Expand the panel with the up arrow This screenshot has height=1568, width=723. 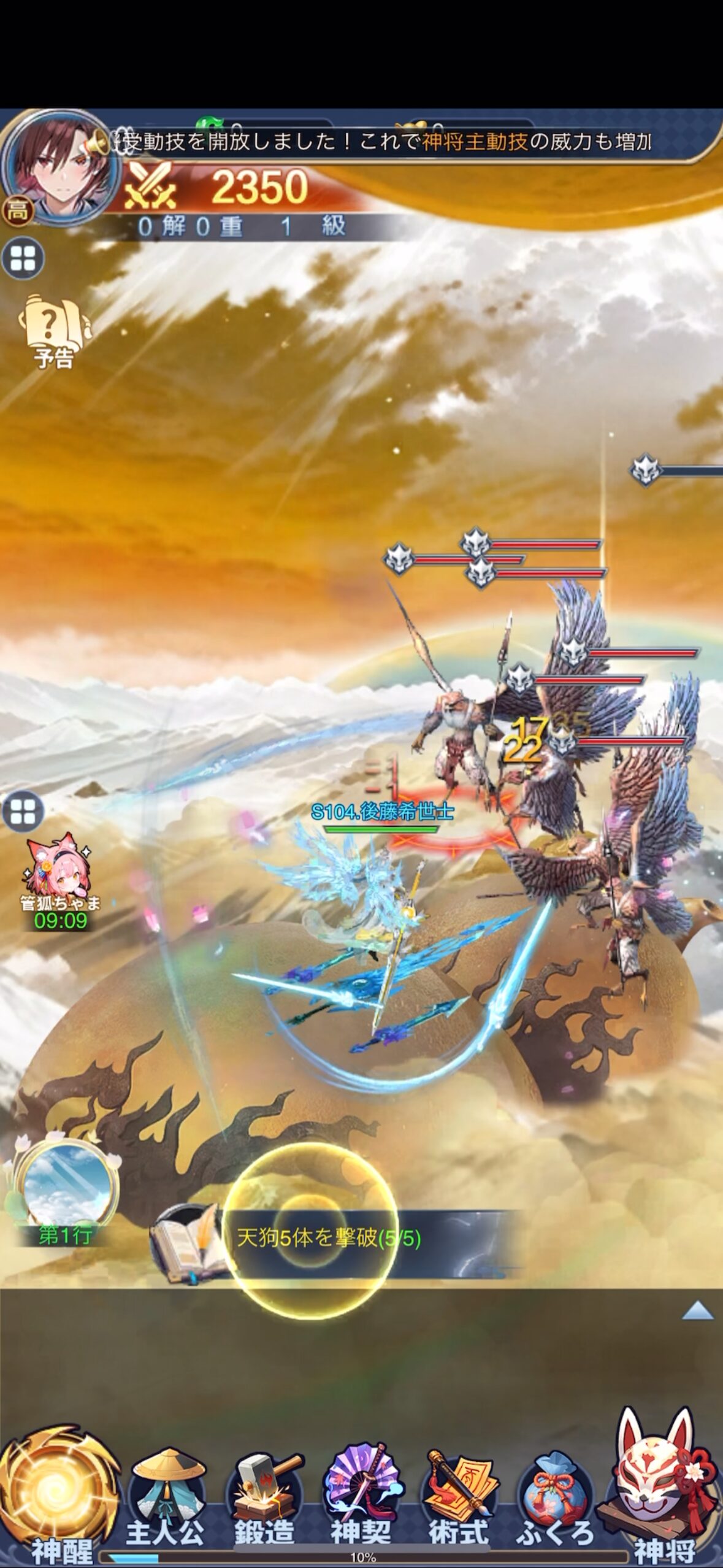(697, 1312)
